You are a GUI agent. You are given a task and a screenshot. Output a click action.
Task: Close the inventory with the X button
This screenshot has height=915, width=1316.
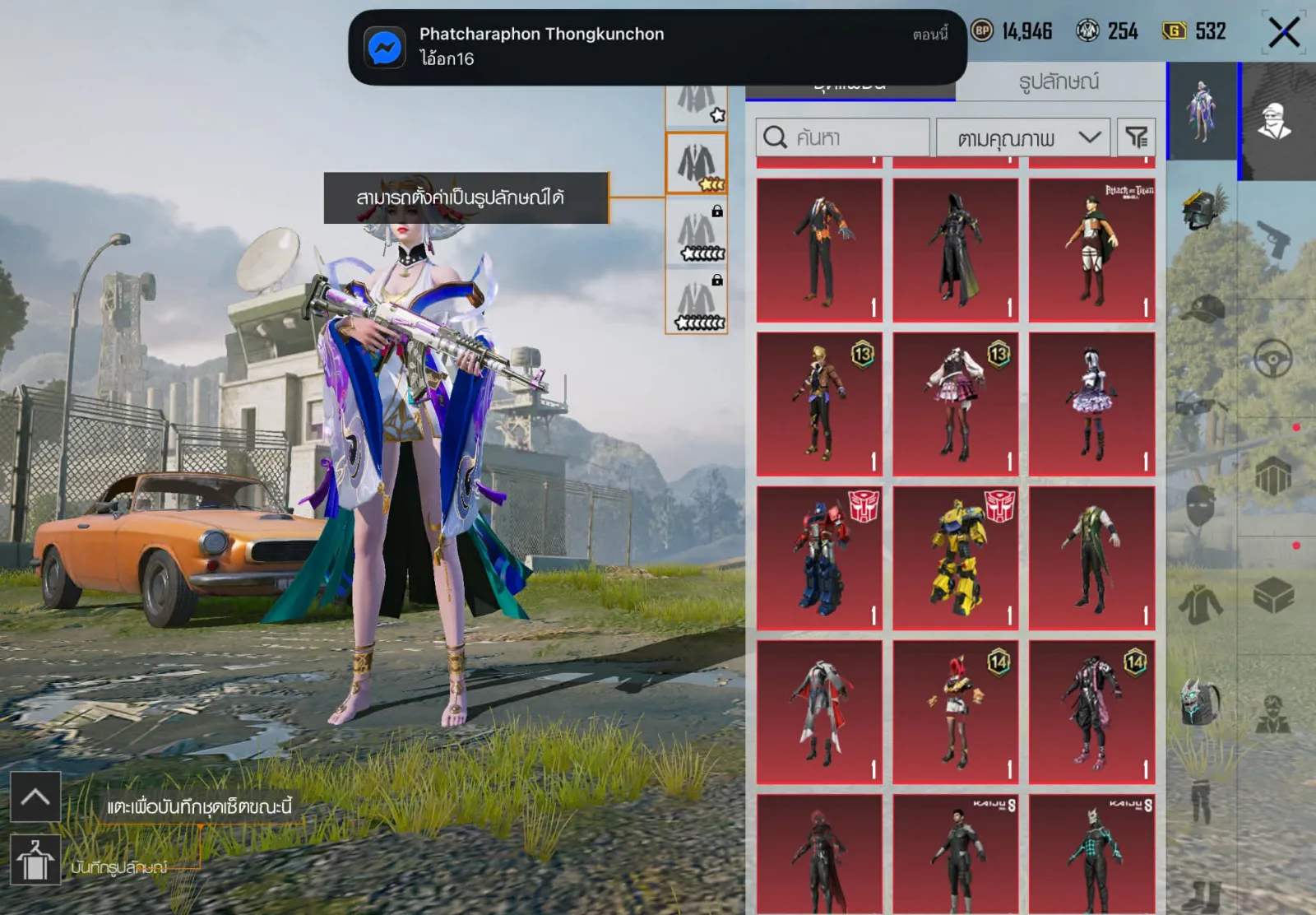click(x=1283, y=33)
